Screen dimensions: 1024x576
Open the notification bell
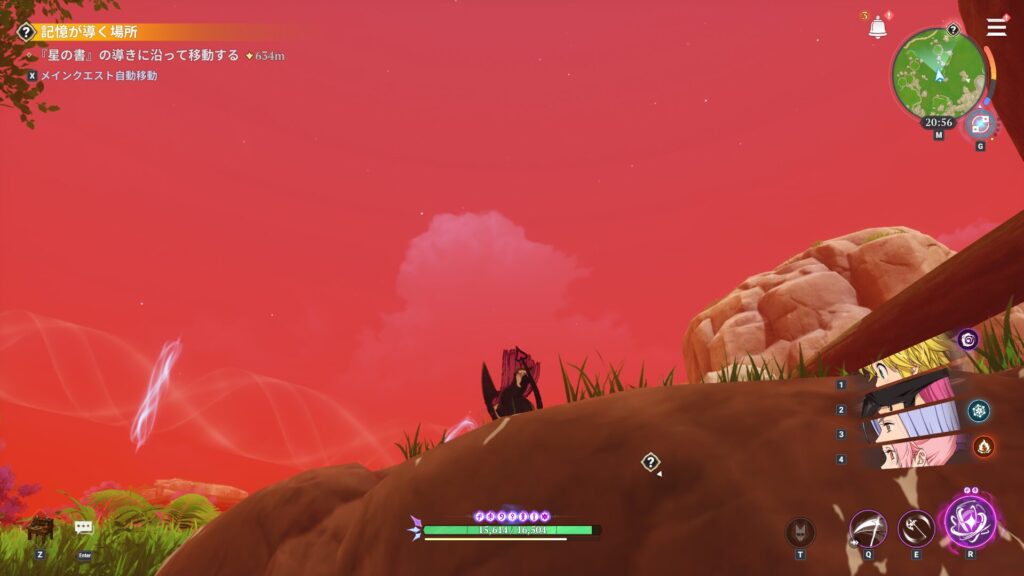click(x=877, y=28)
